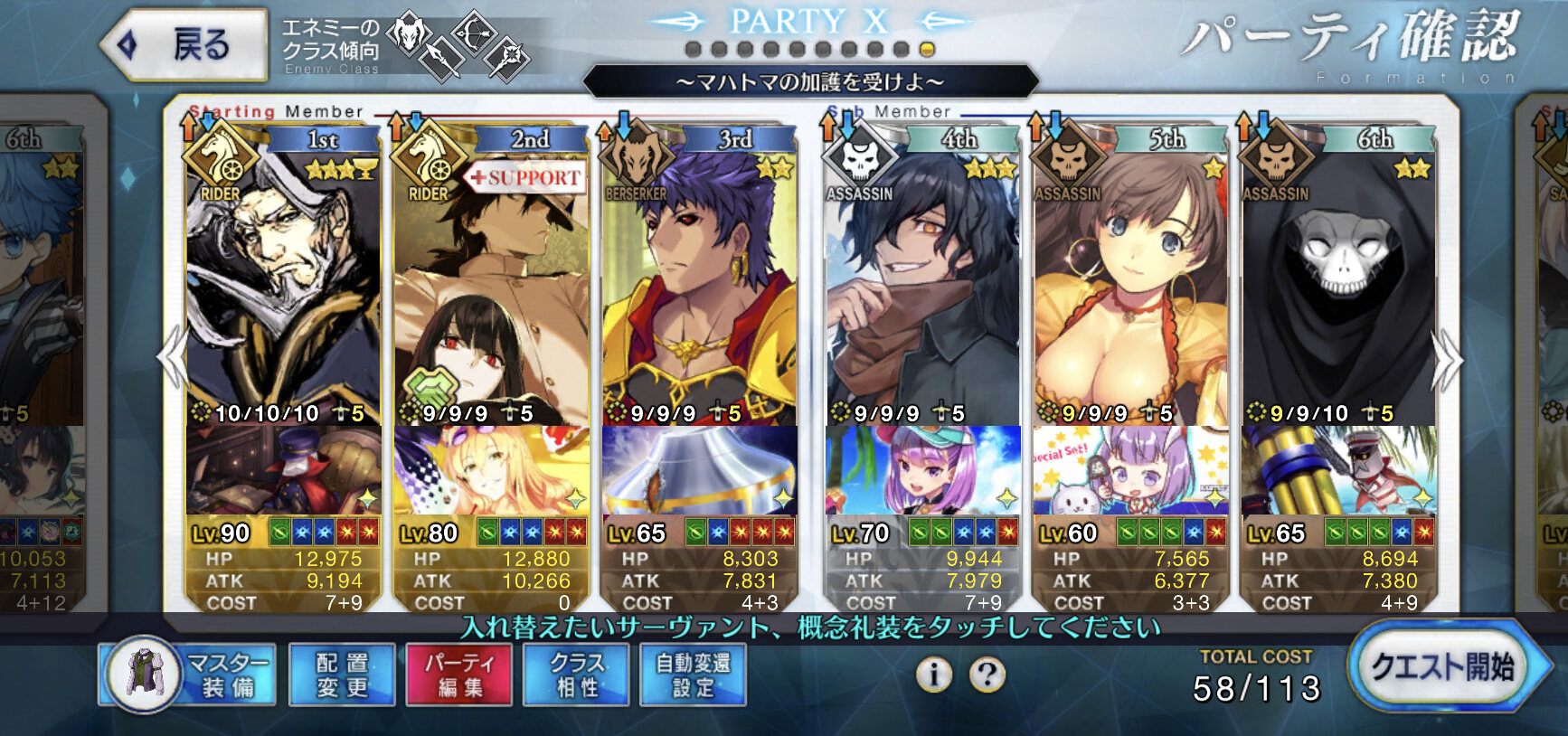Screen dimensions: 1568x736
Task: Open パーティ編集 party edit
Action: (459, 675)
